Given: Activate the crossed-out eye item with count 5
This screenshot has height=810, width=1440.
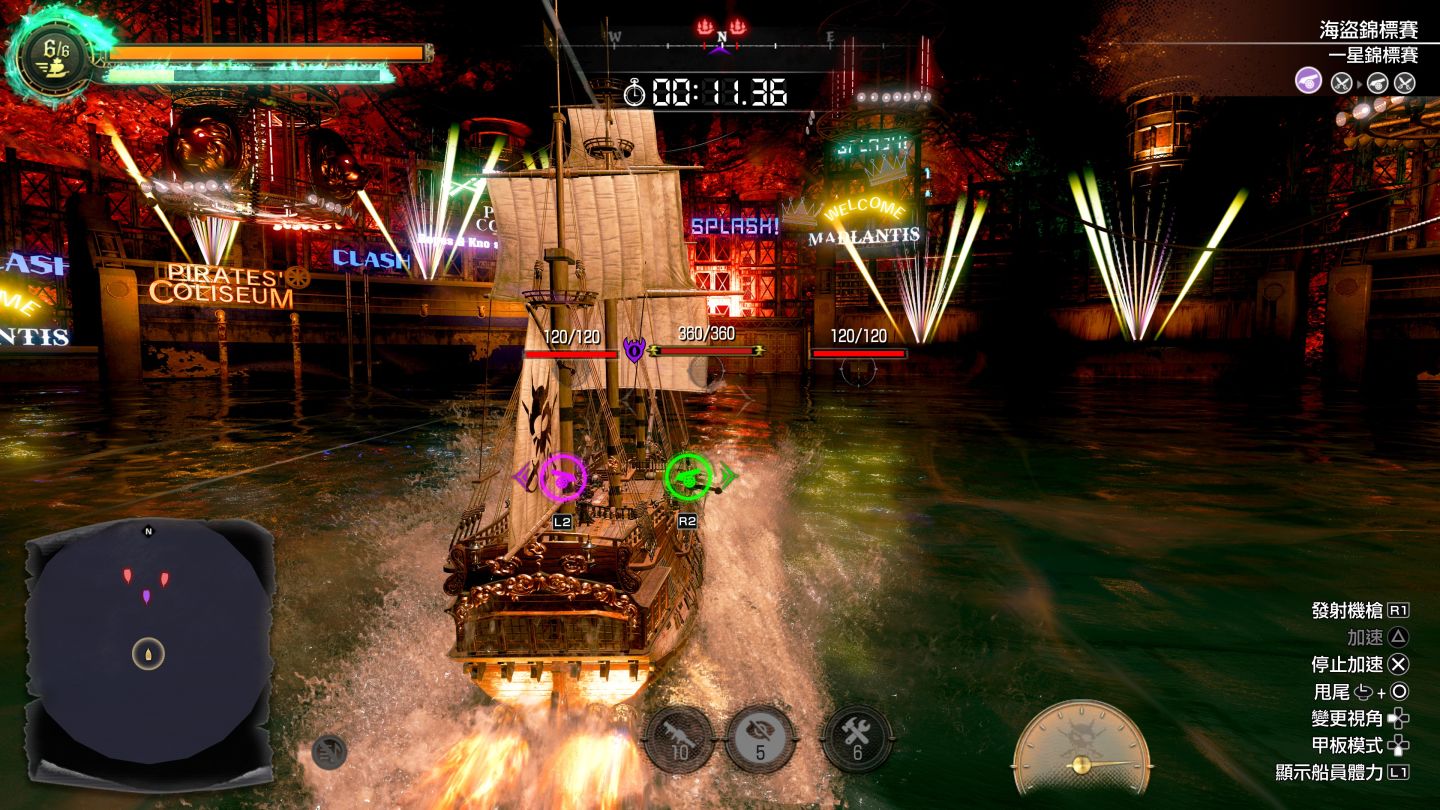Looking at the screenshot, I should pos(760,739).
